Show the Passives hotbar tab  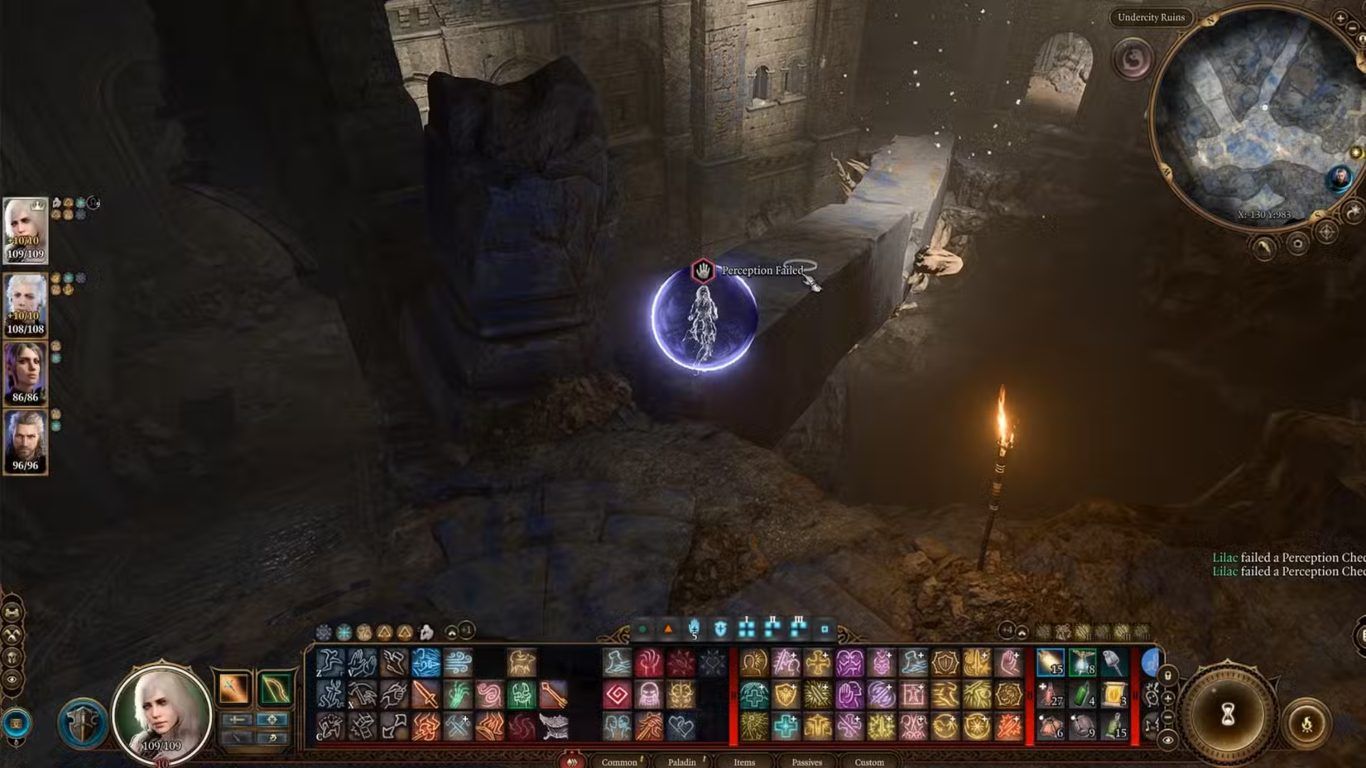(807, 762)
